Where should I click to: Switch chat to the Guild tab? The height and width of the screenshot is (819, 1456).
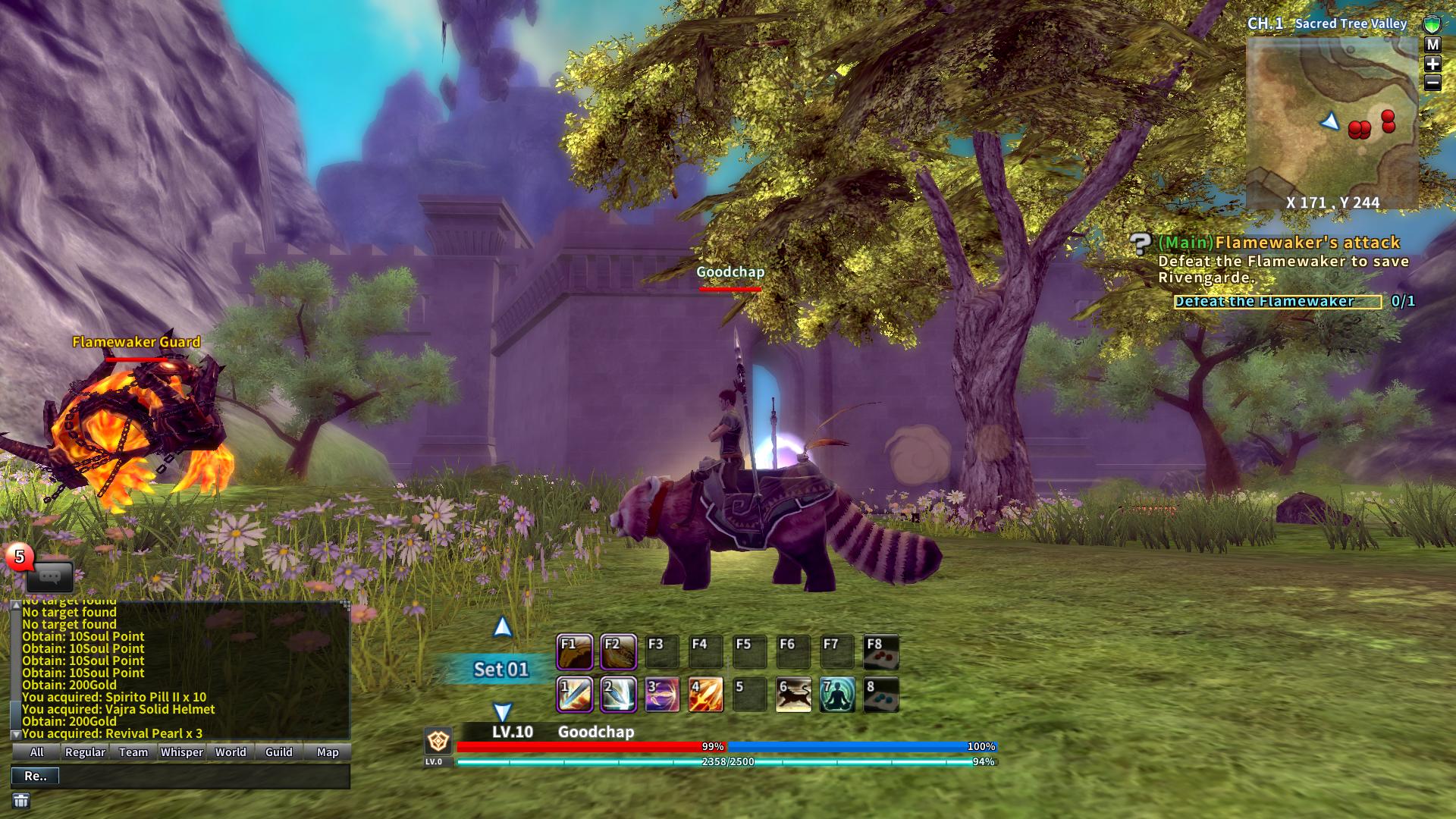click(x=279, y=752)
